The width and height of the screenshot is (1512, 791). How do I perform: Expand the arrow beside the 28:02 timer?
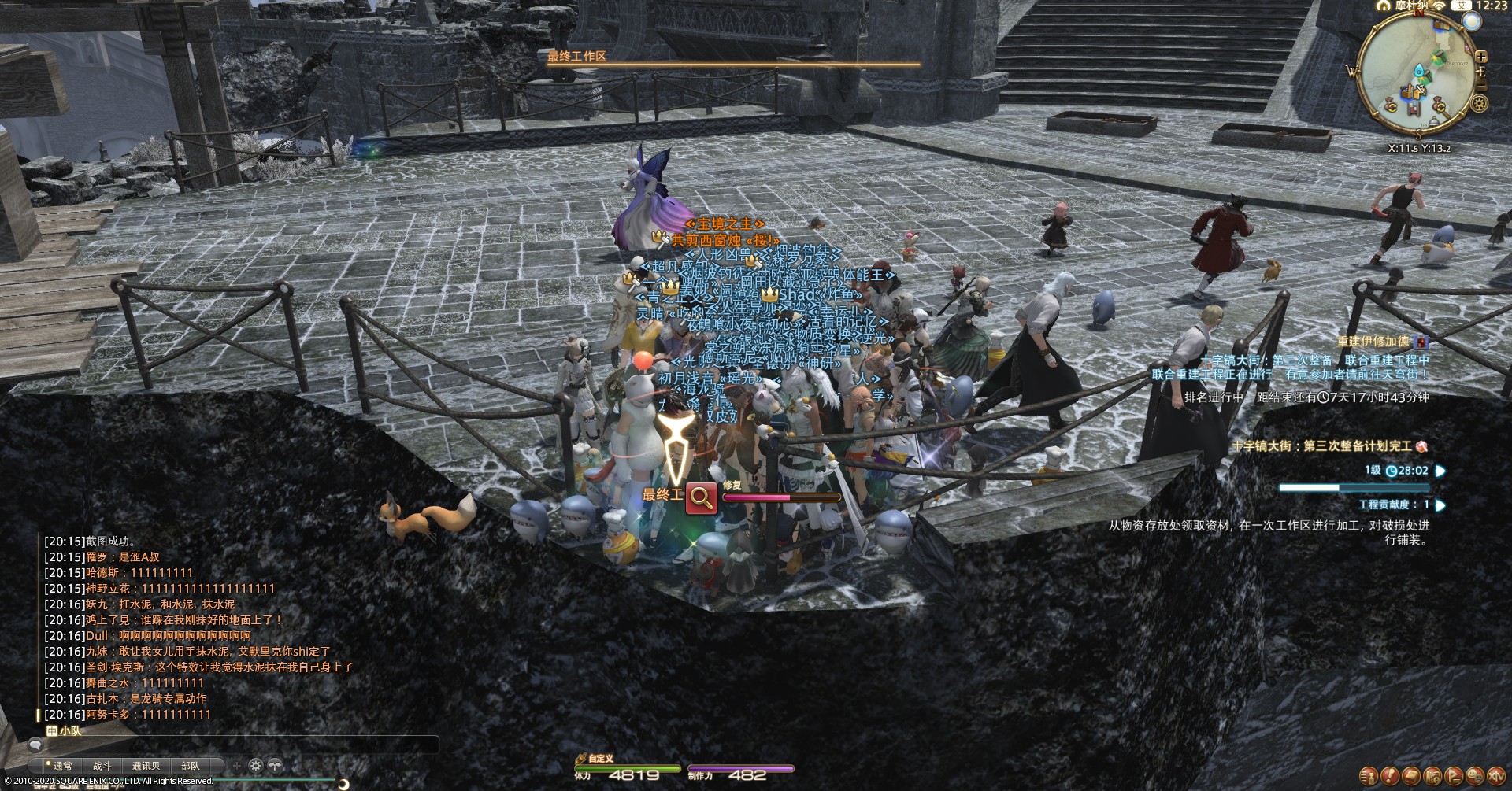point(1440,471)
